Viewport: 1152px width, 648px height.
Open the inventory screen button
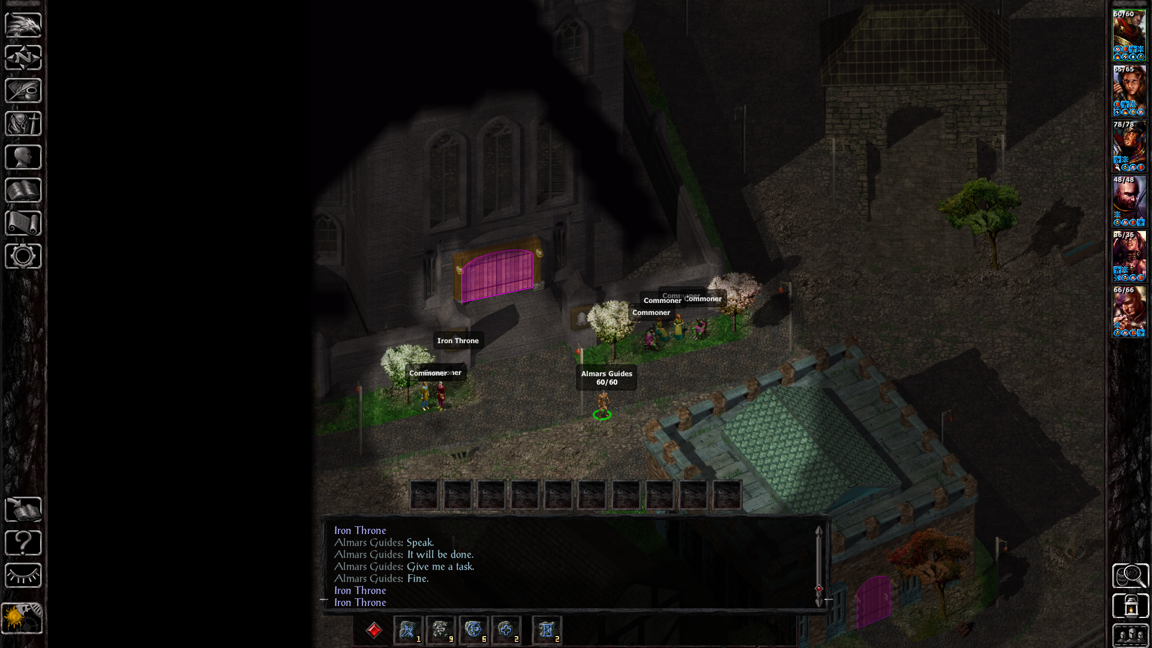(x=23, y=124)
